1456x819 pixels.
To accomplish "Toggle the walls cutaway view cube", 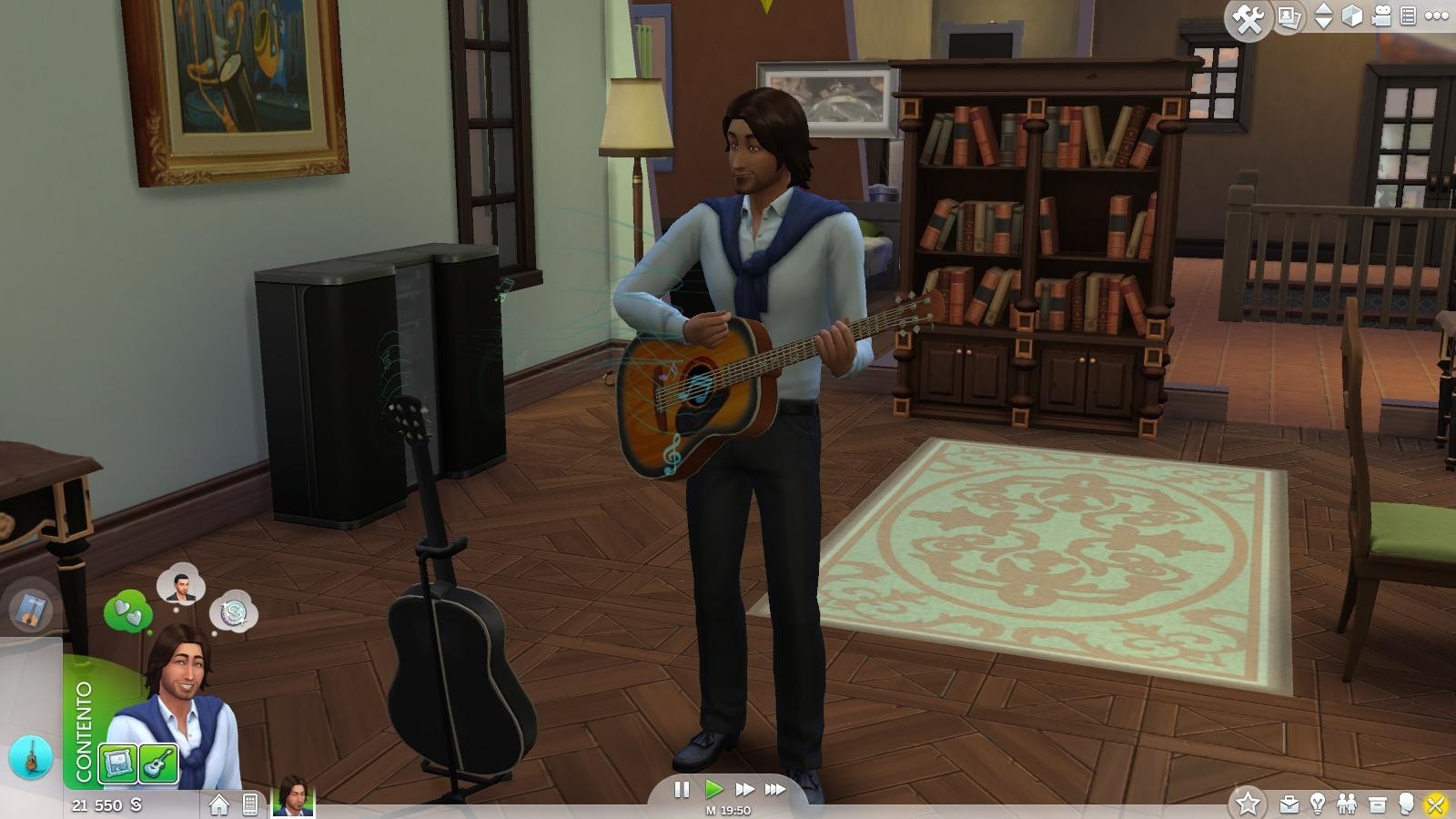I will pos(1352,15).
